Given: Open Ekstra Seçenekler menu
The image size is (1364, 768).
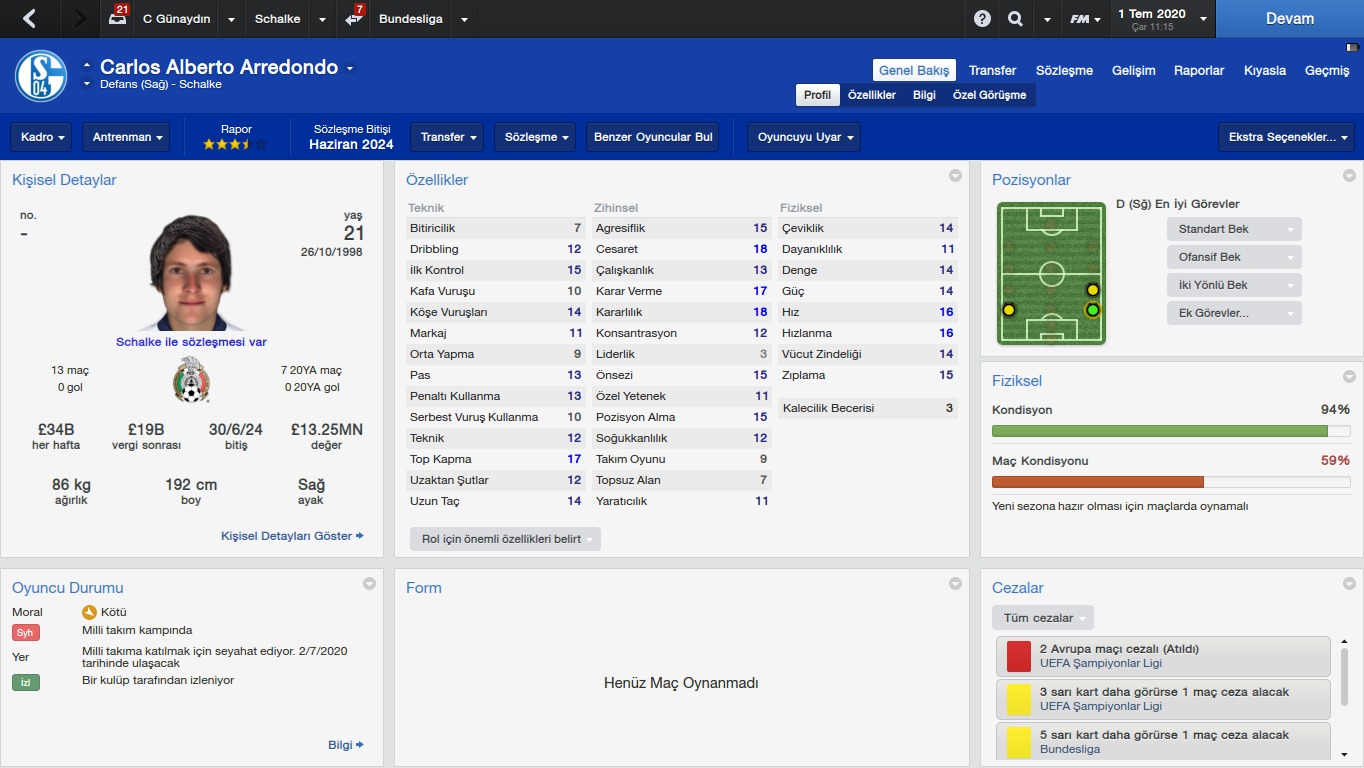Looking at the screenshot, I should coord(1285,137).
